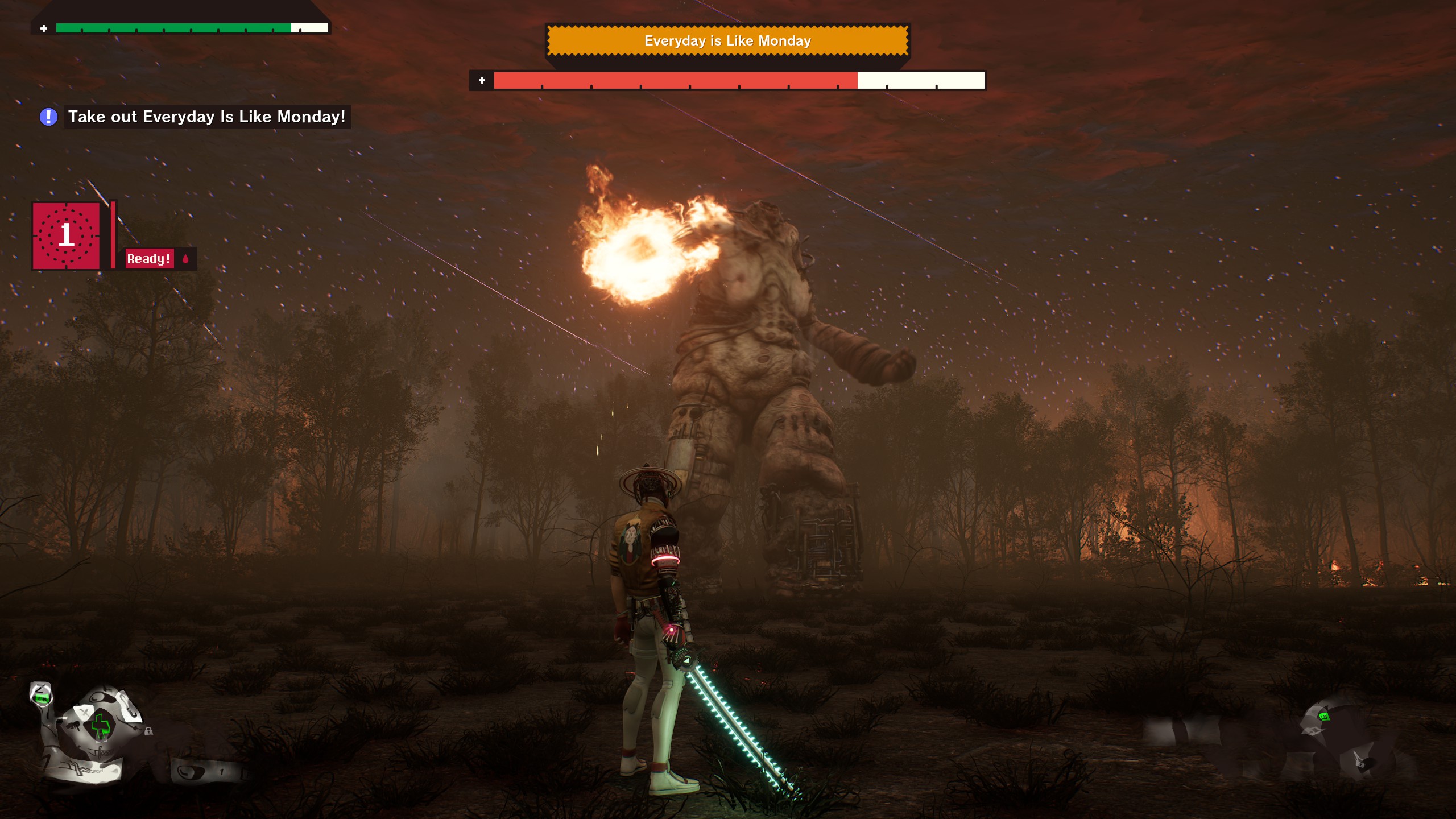1456x819 pixels.
Task: Click the 'Everyday is Like Monday' boss name banner
Action: [x=727, y=40]
